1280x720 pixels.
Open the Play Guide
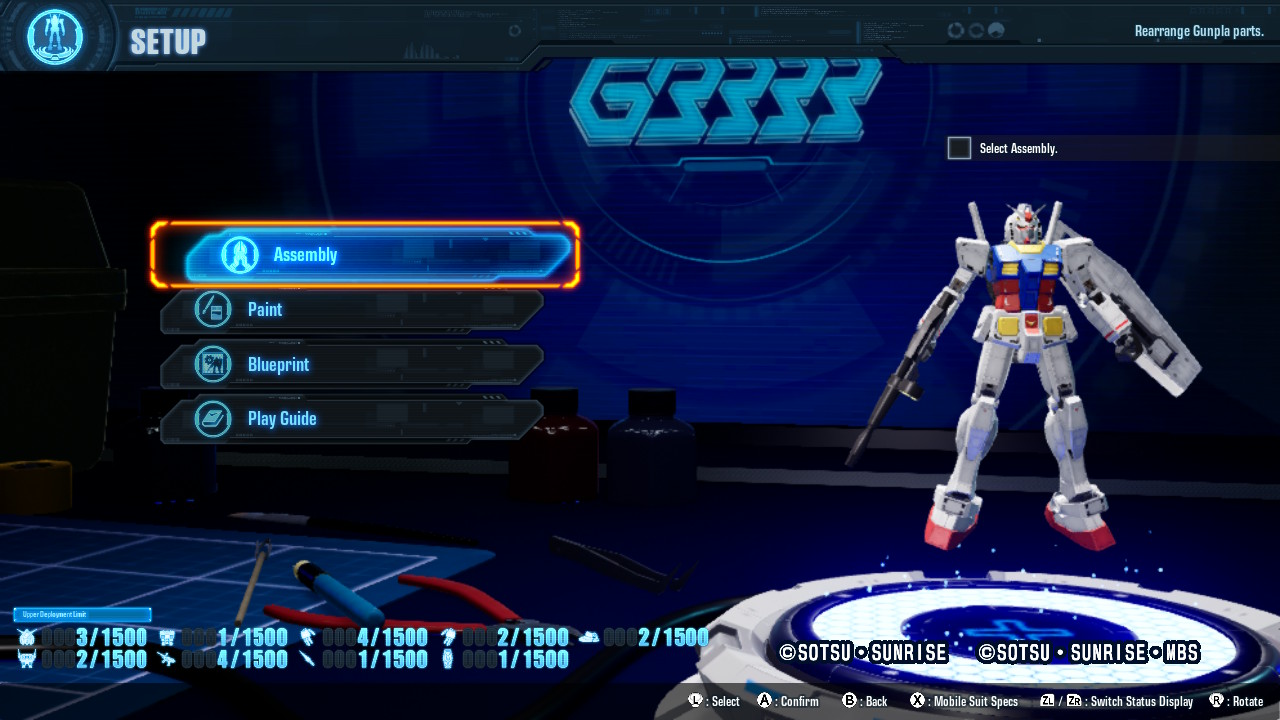(x=352, y=419)
